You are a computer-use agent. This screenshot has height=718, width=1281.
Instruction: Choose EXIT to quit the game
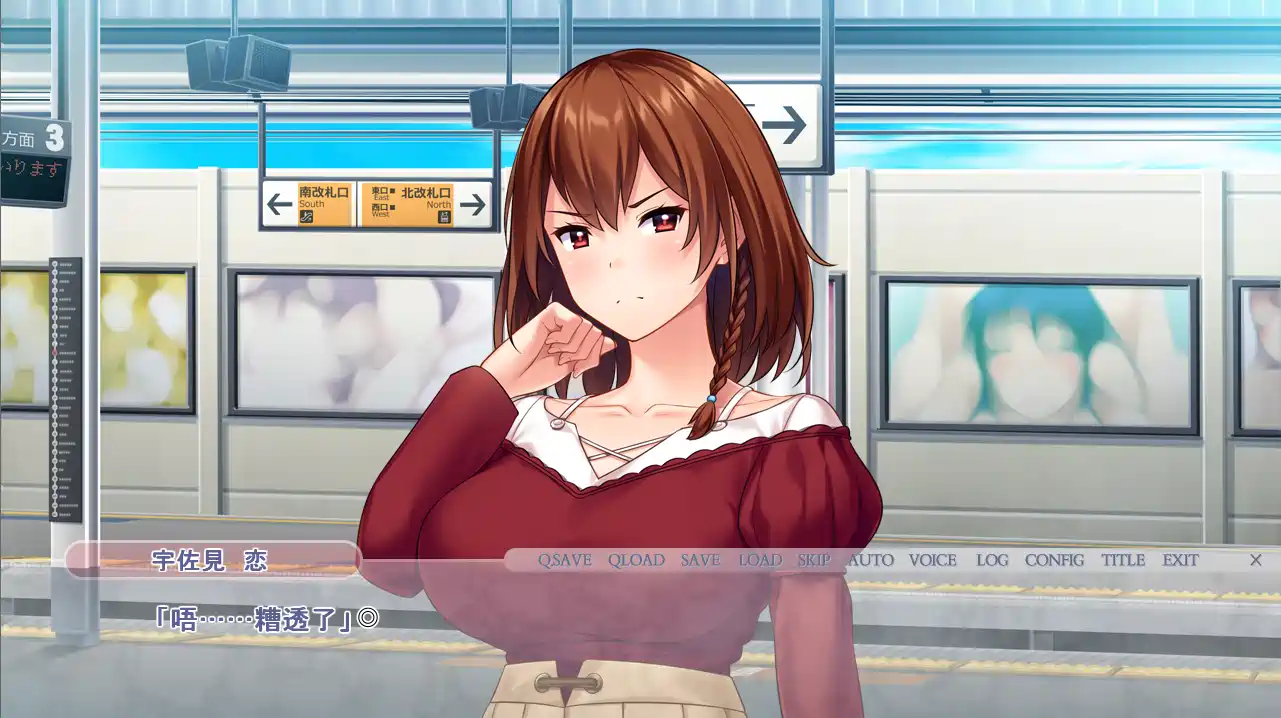tap(1180, 560)
